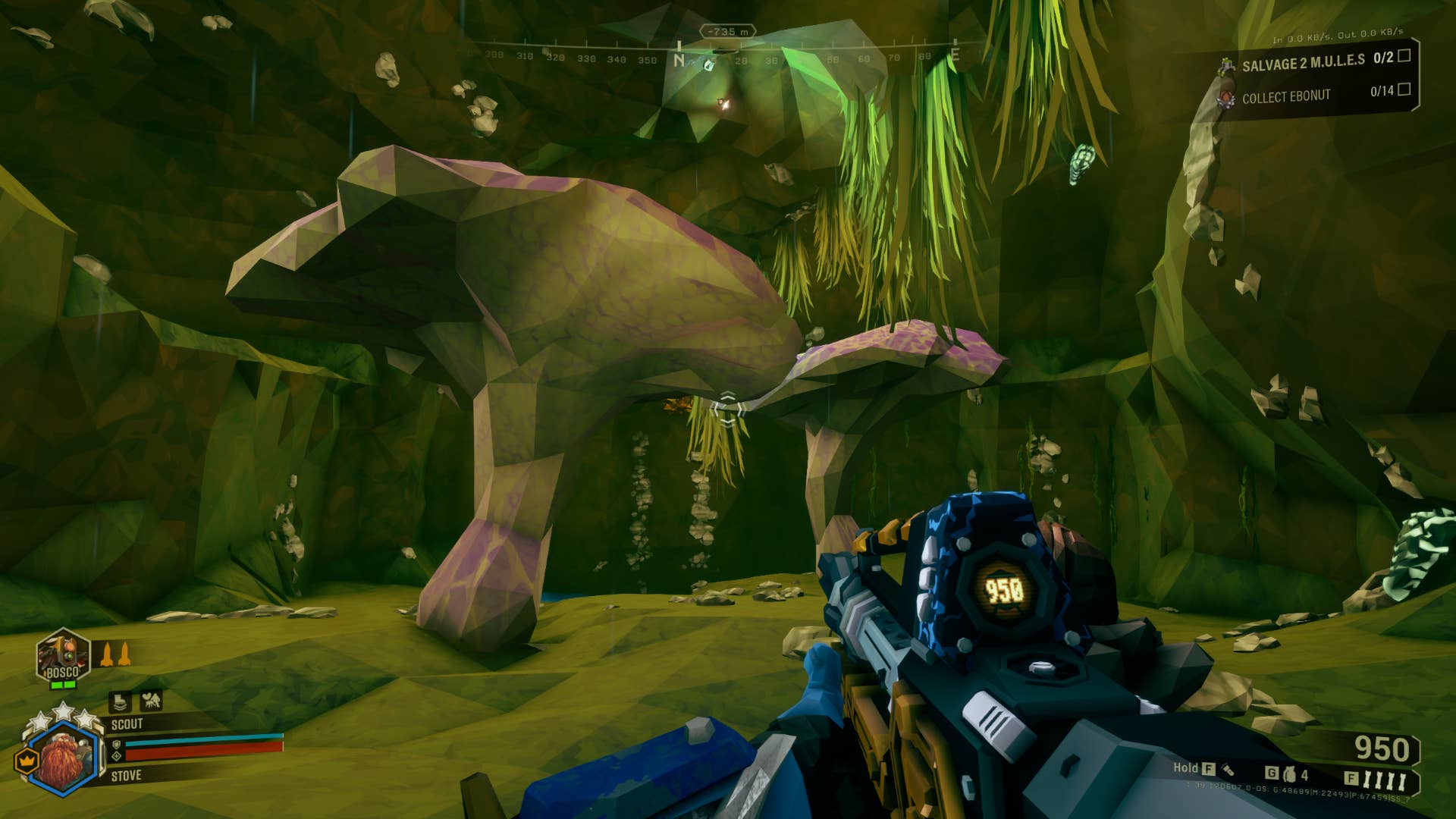
Task: Tick the COLLECT EBONUT objective checkbox
Action: coord(1404,91)
